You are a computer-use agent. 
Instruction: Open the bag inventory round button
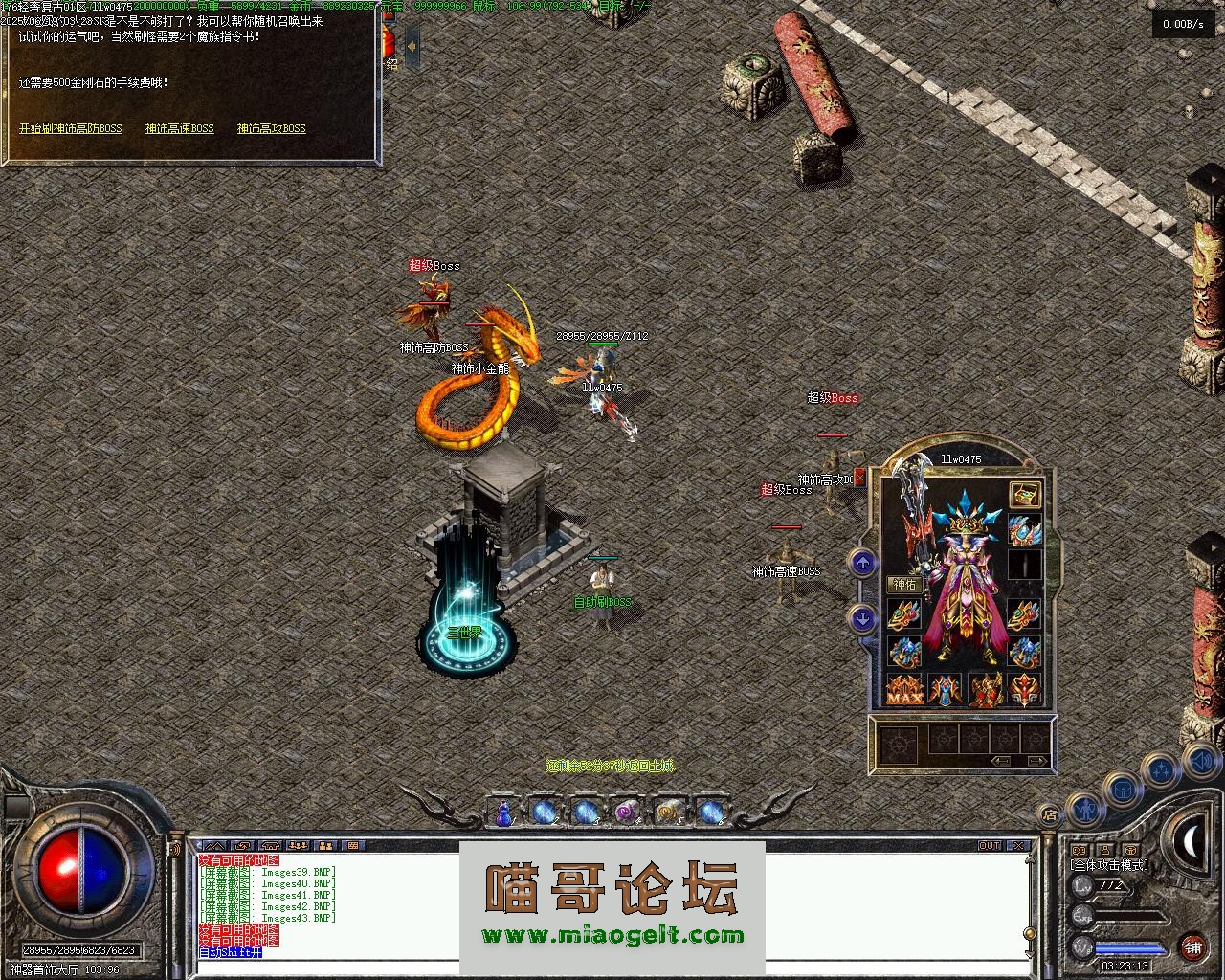[1123, 789]
